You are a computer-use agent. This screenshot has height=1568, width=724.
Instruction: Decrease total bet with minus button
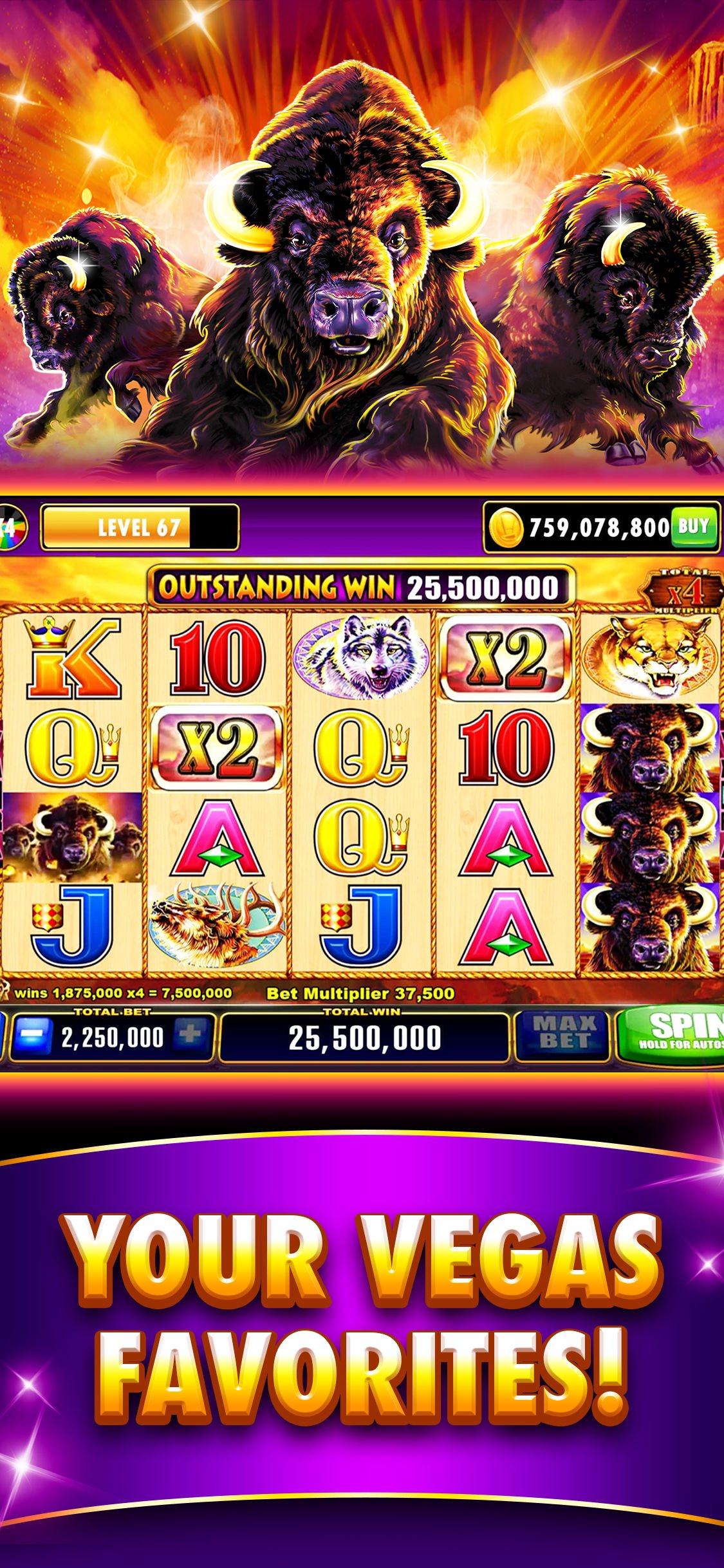point(32,1036)
